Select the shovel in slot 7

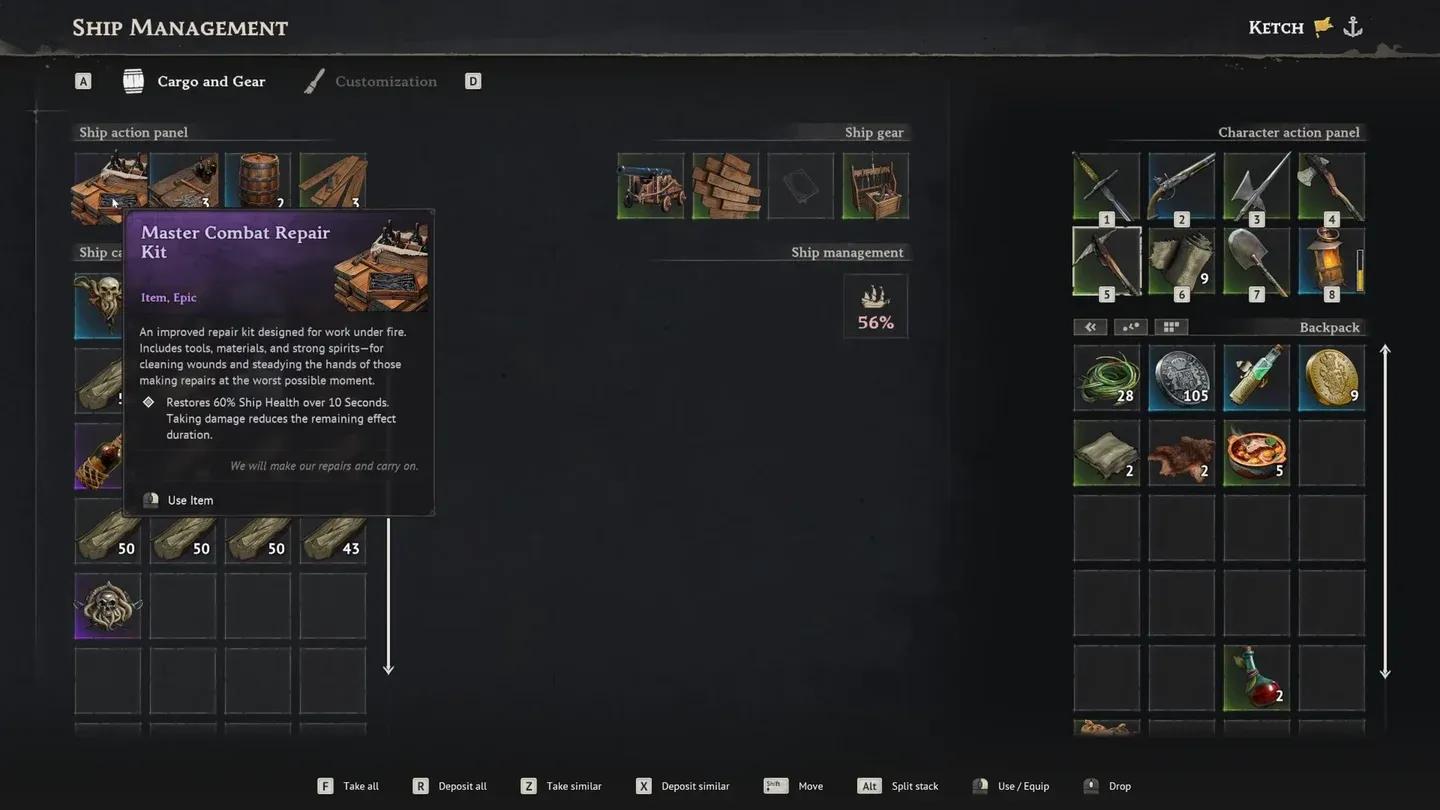point(1256,261)
